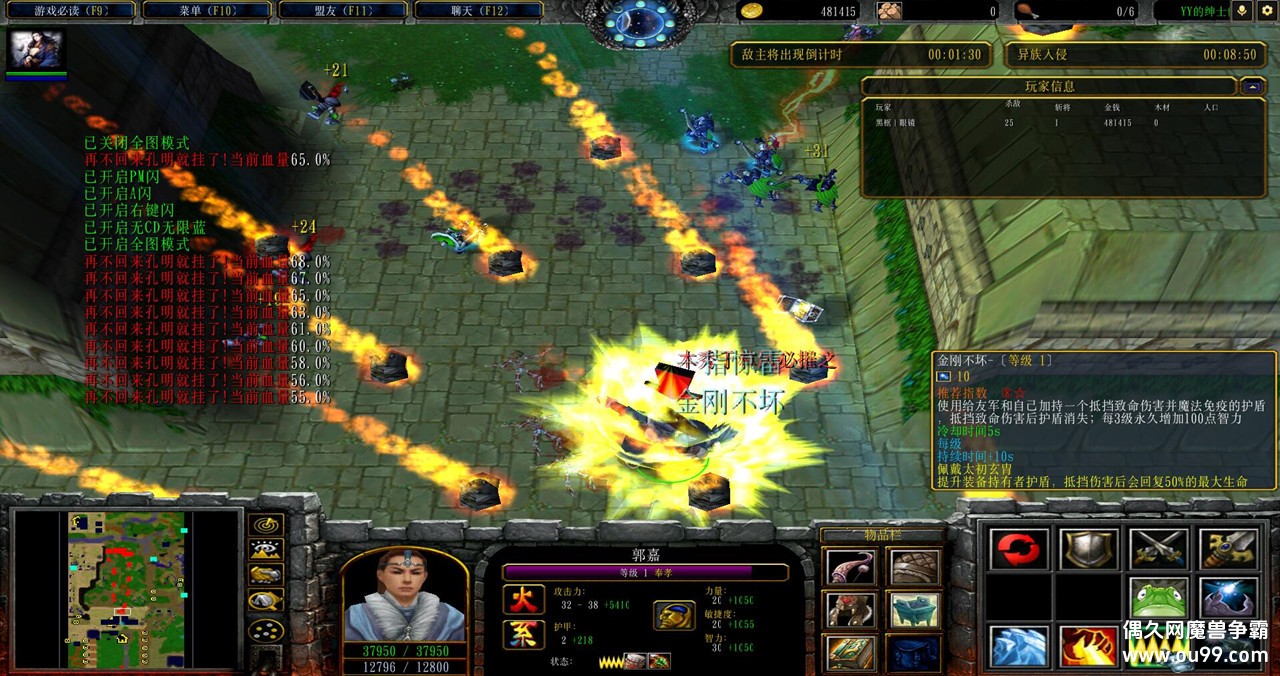1280x676 pixels.
Task: Activate the green frog ability
Action: [x=1158, y=597]
